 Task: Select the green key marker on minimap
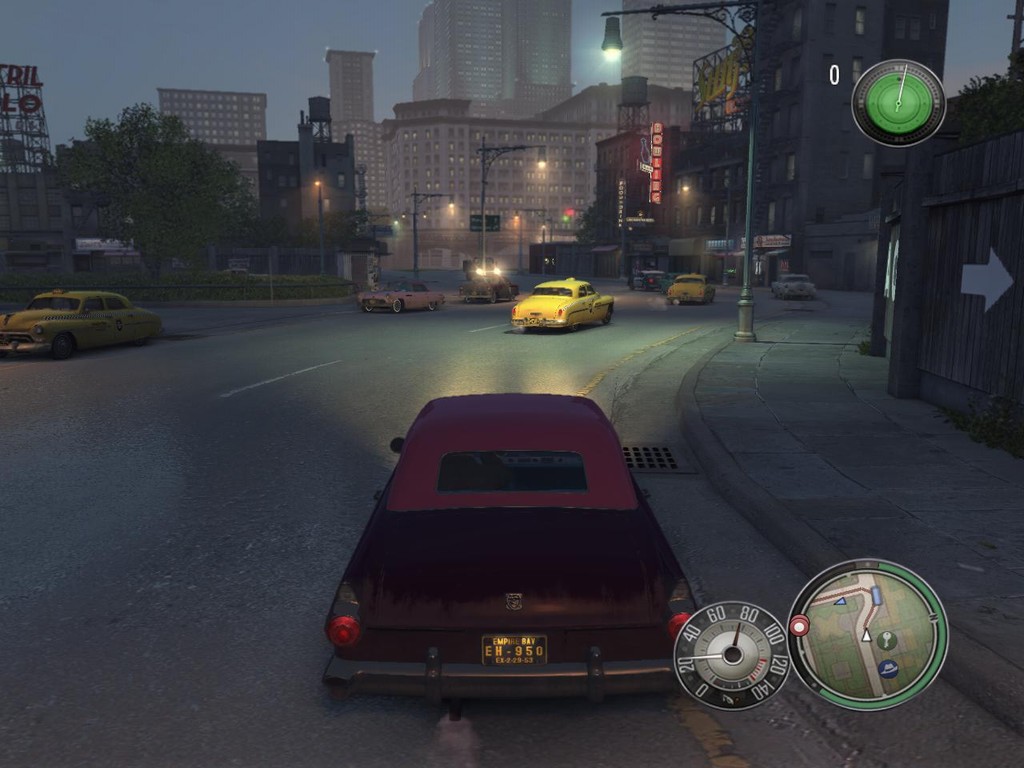(887, 639)
